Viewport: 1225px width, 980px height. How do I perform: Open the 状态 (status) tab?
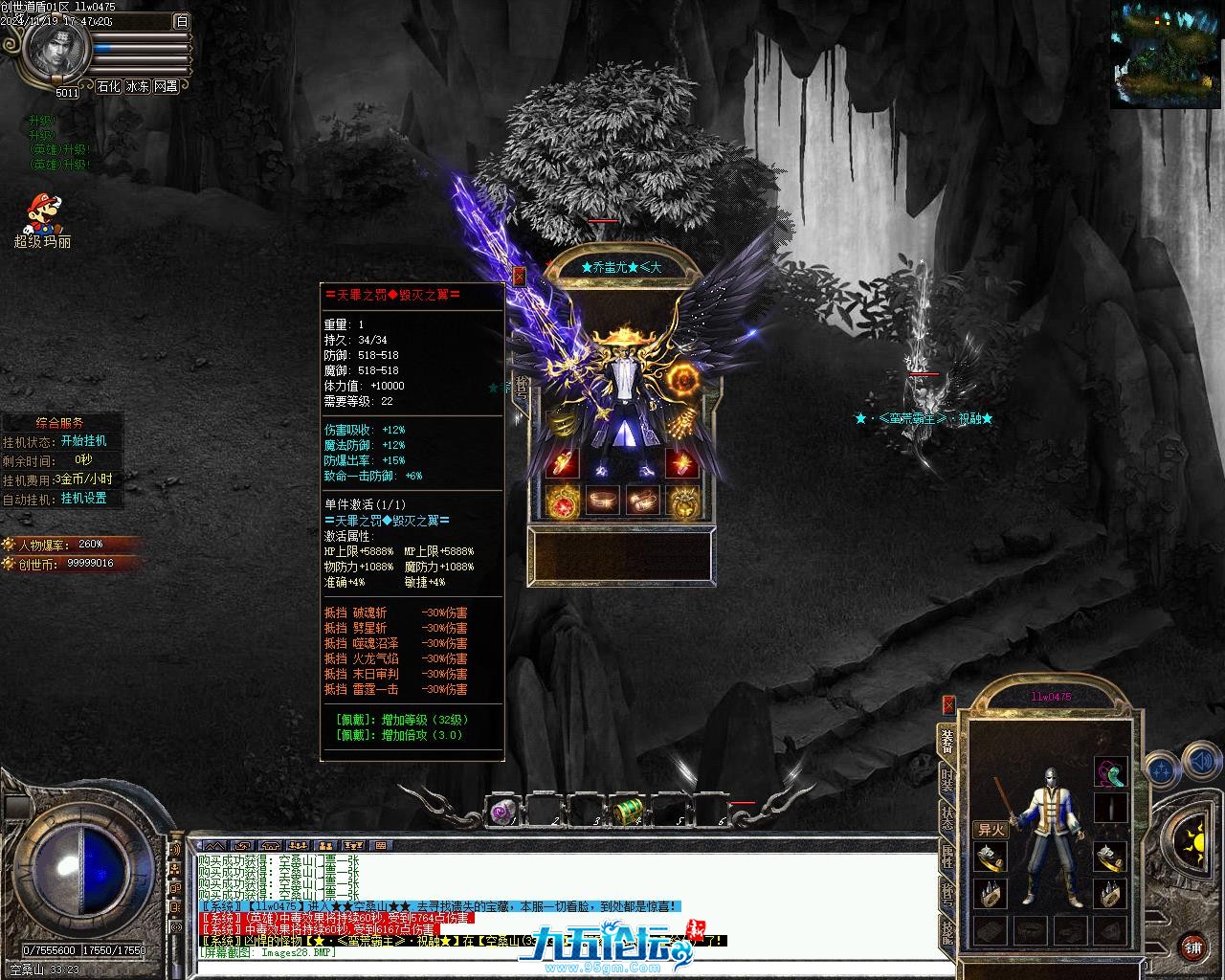(x=947, y=818)
